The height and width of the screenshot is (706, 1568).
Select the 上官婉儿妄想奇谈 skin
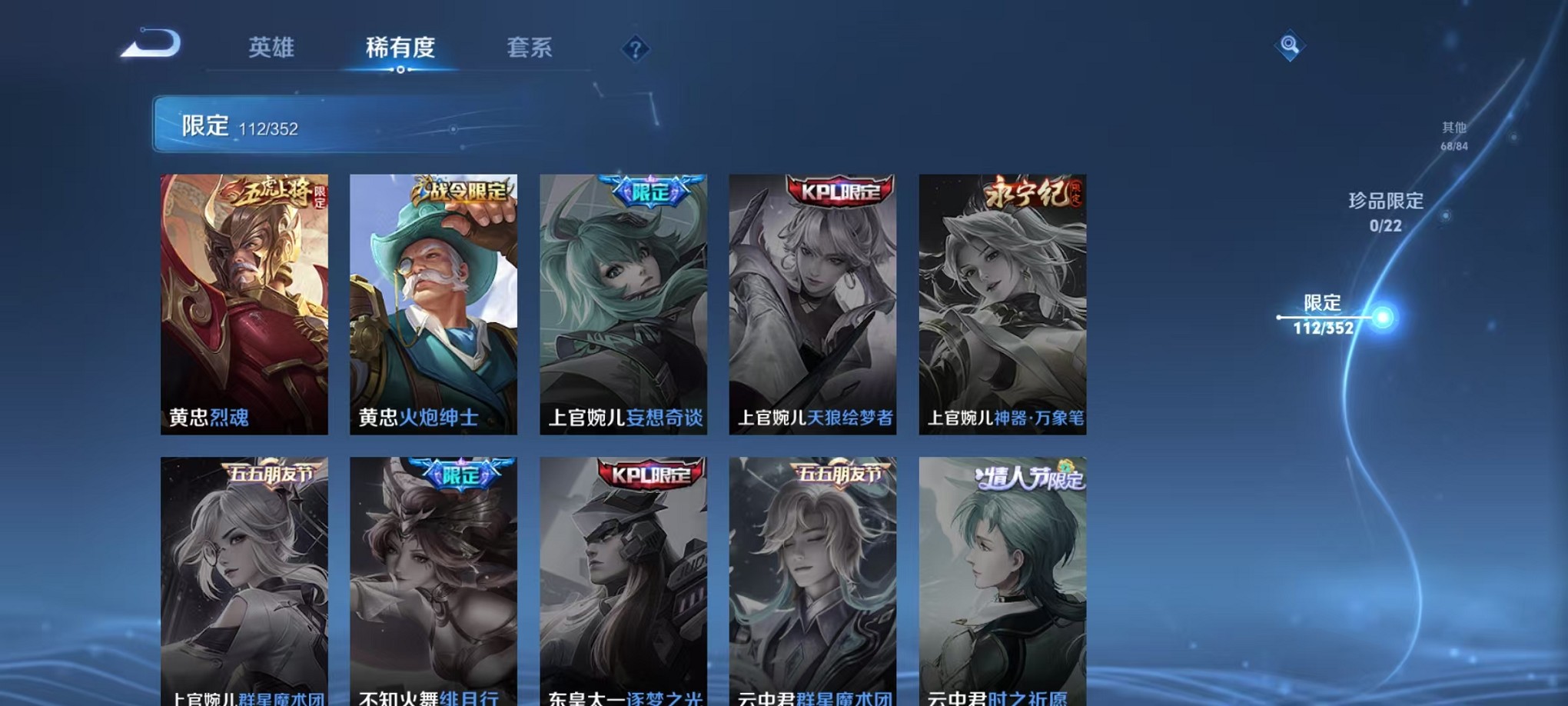(624, 304)
